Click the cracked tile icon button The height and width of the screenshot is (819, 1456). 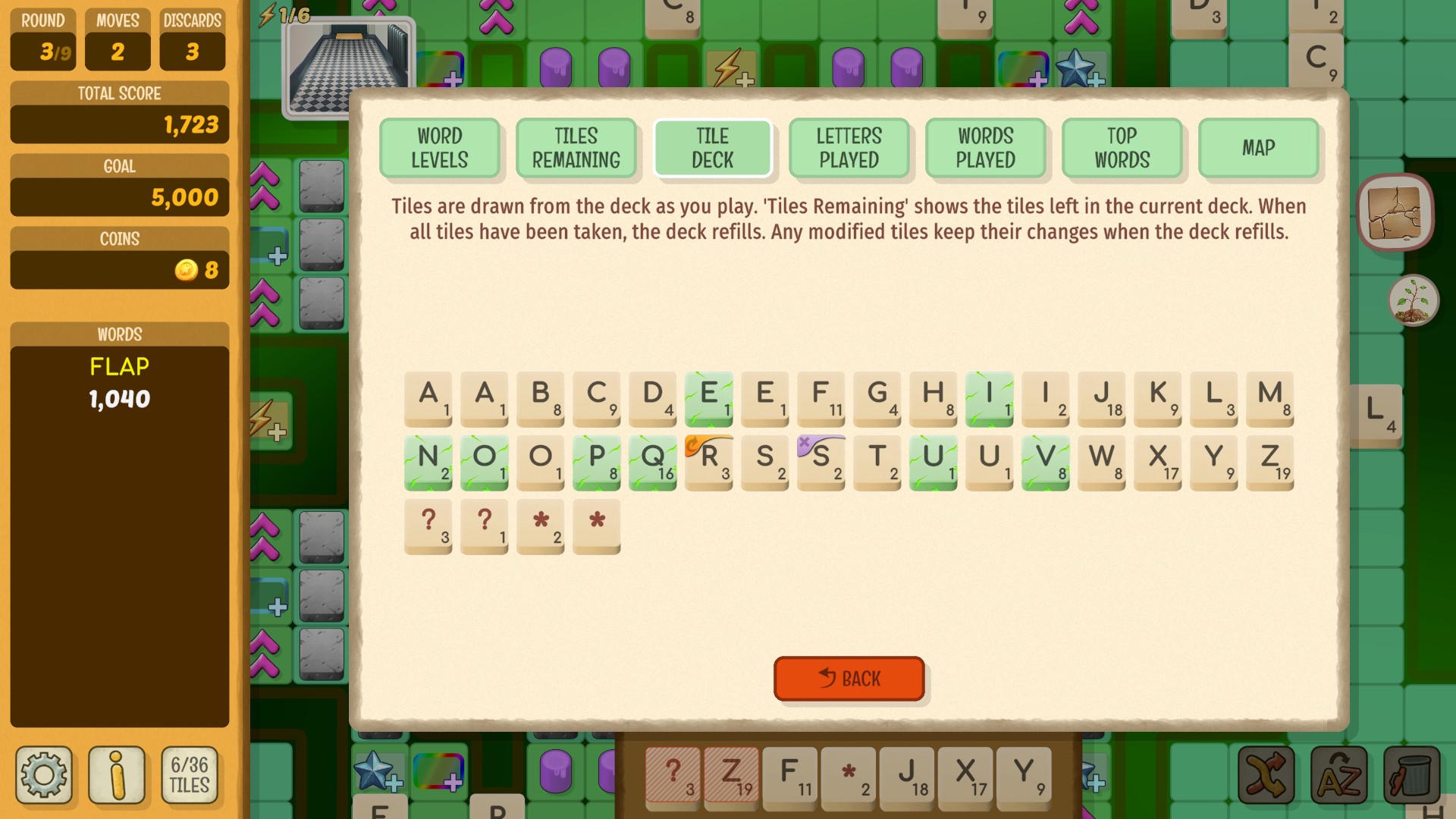[x=1395, y=213]
